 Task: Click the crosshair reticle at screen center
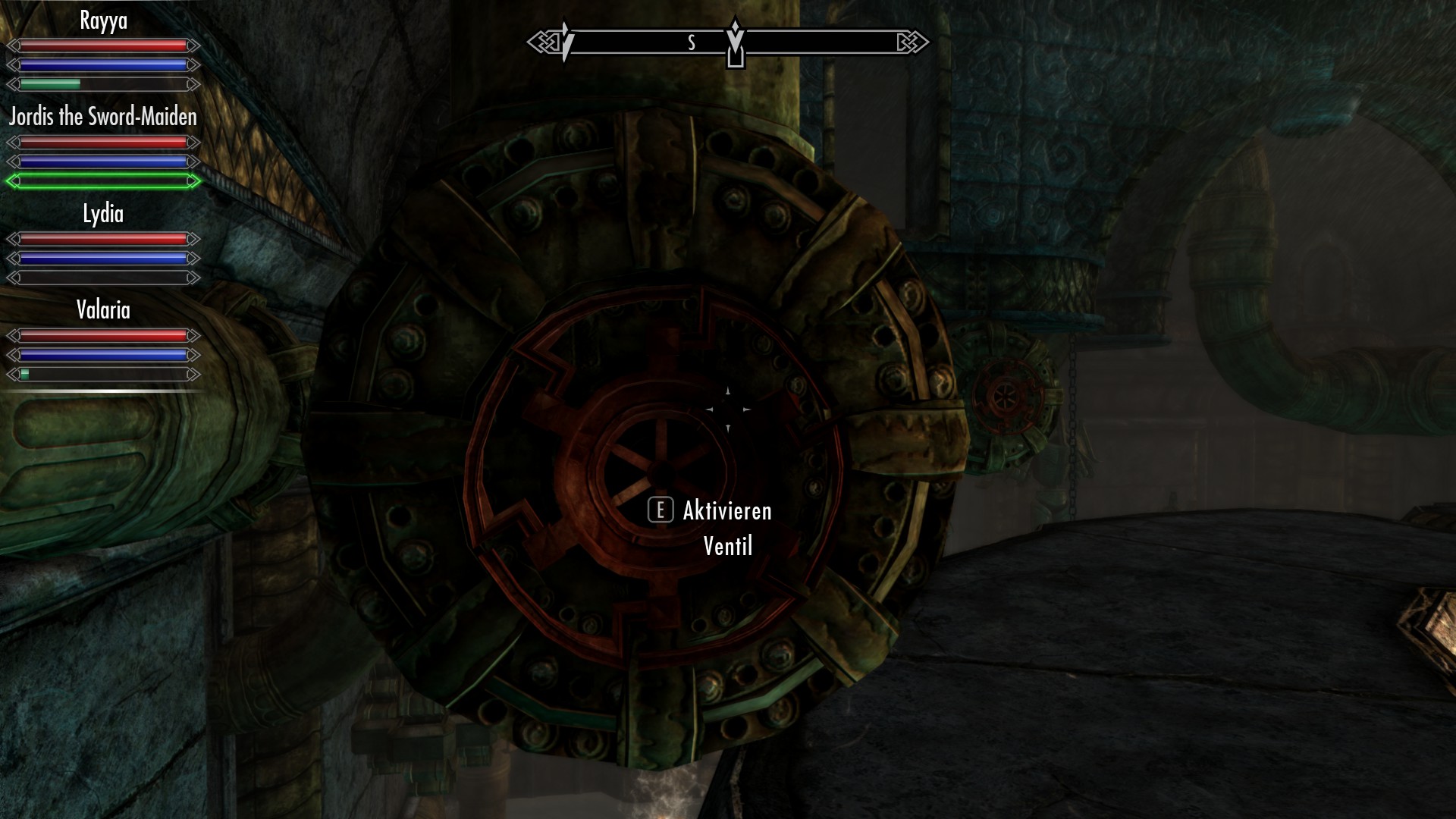click(x=728, y=409)
